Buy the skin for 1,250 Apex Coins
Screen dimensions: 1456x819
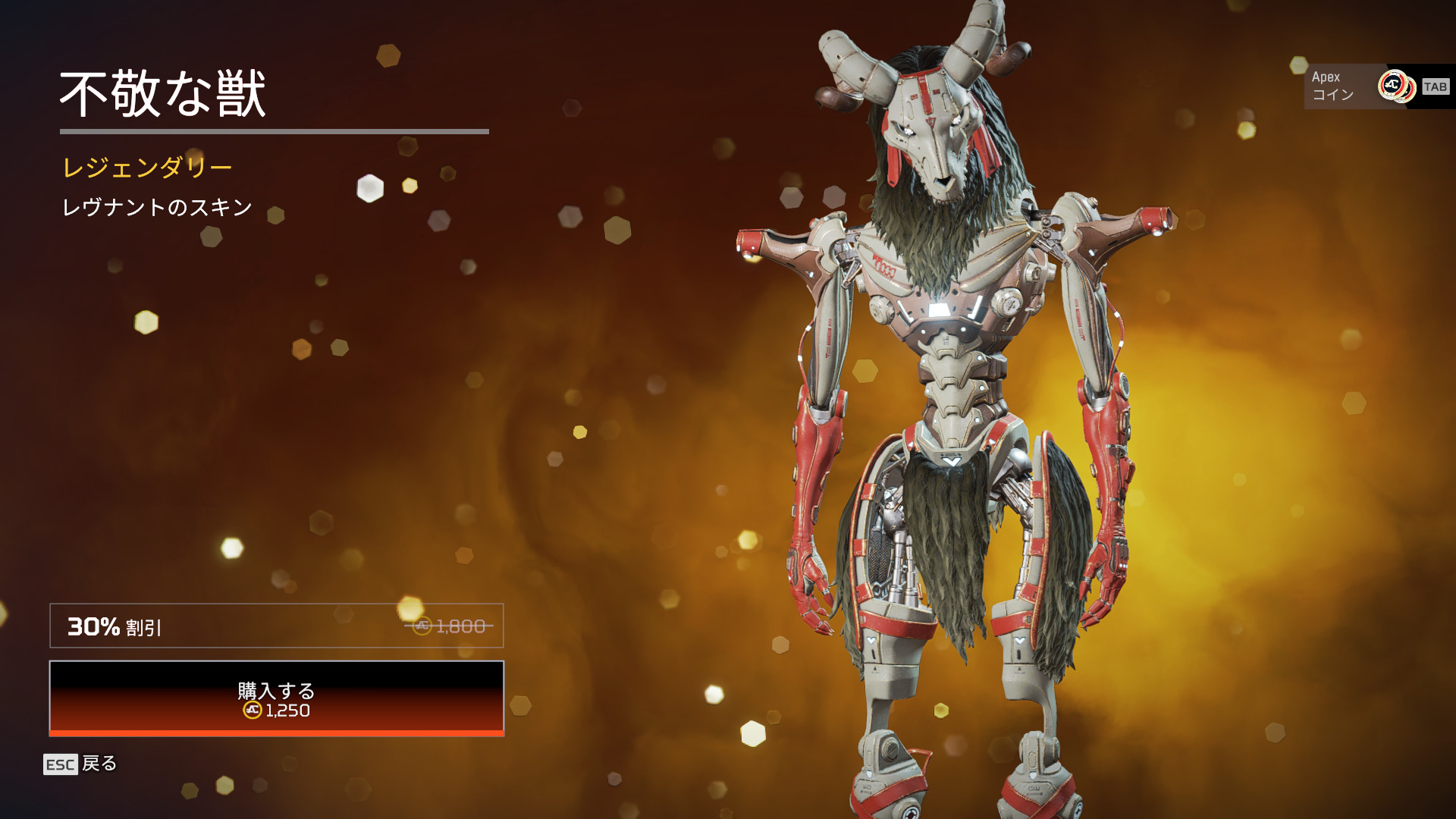[276, 698]
